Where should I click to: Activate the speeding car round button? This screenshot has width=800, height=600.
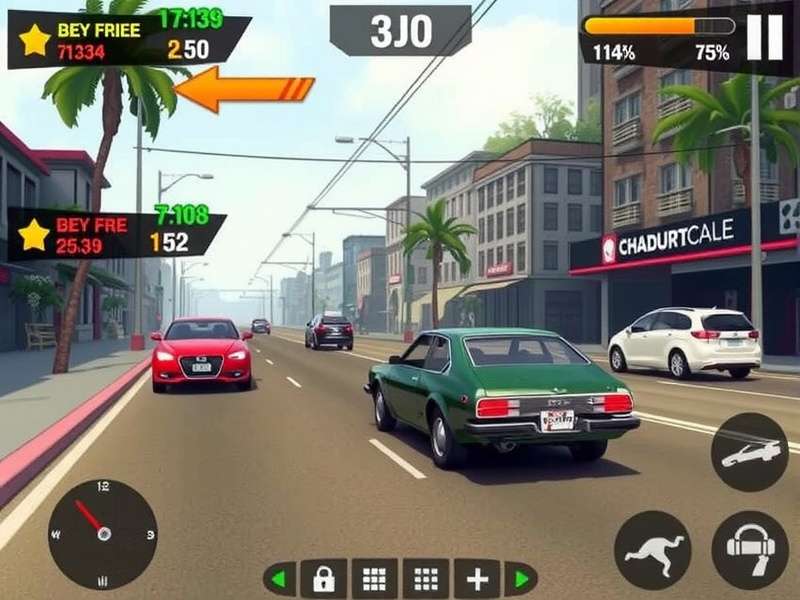click(749, 452)
